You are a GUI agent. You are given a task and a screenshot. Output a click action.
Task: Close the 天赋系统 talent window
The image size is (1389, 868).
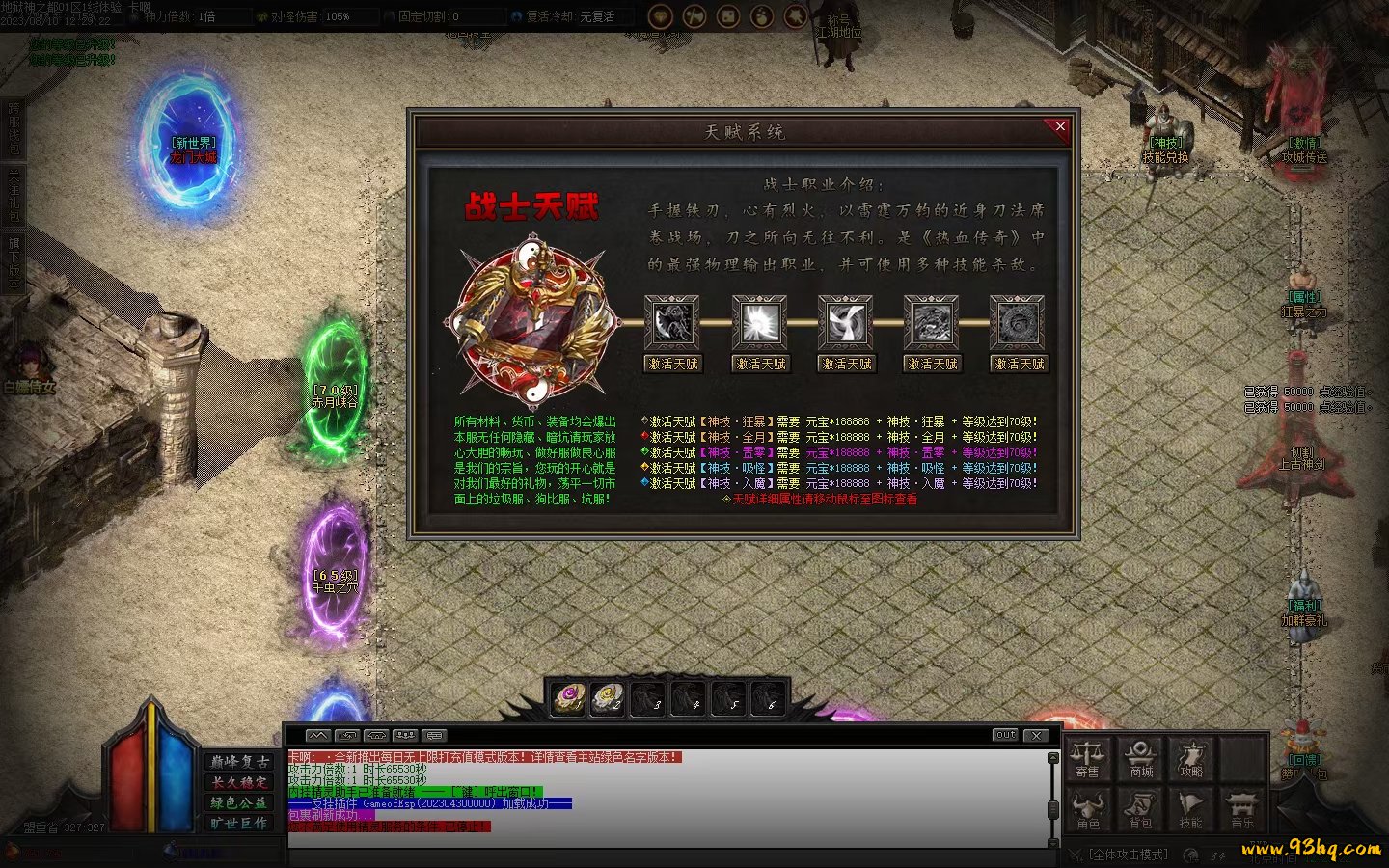point(1059,127)
